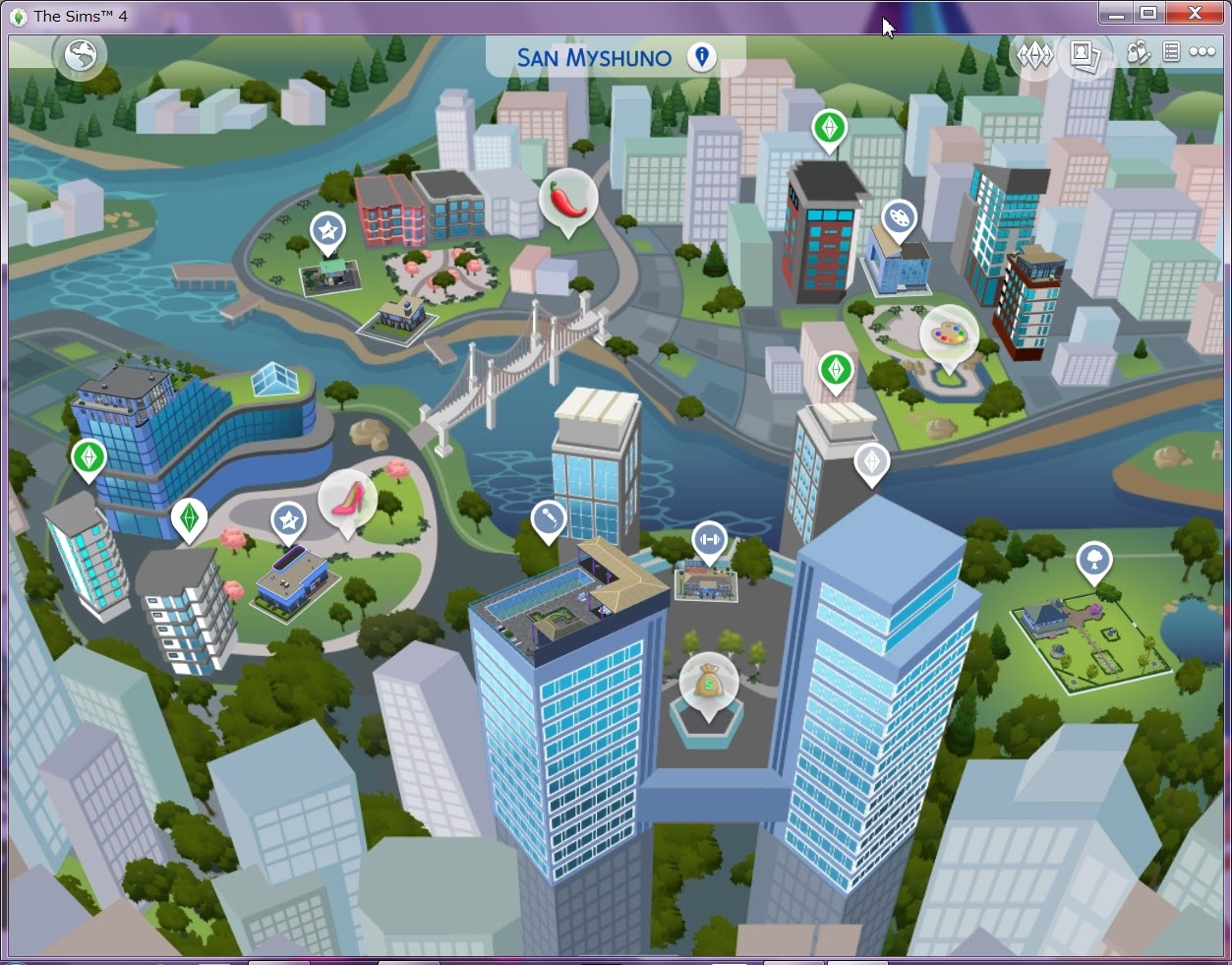Select the chili pepper district marker

point(568,199)
